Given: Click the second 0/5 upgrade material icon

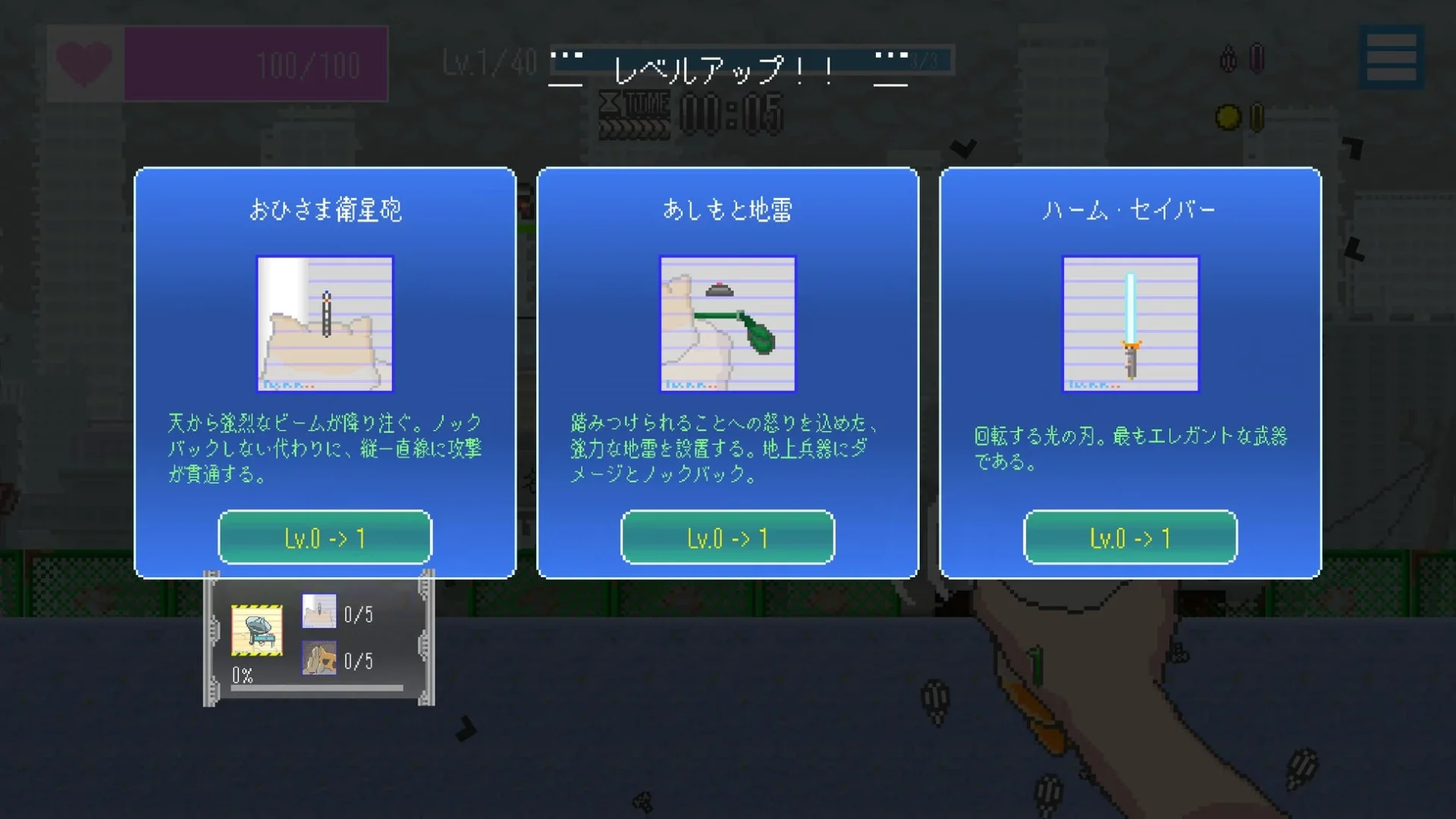Looking at the screenshot, I should click(x=319, y=659).
